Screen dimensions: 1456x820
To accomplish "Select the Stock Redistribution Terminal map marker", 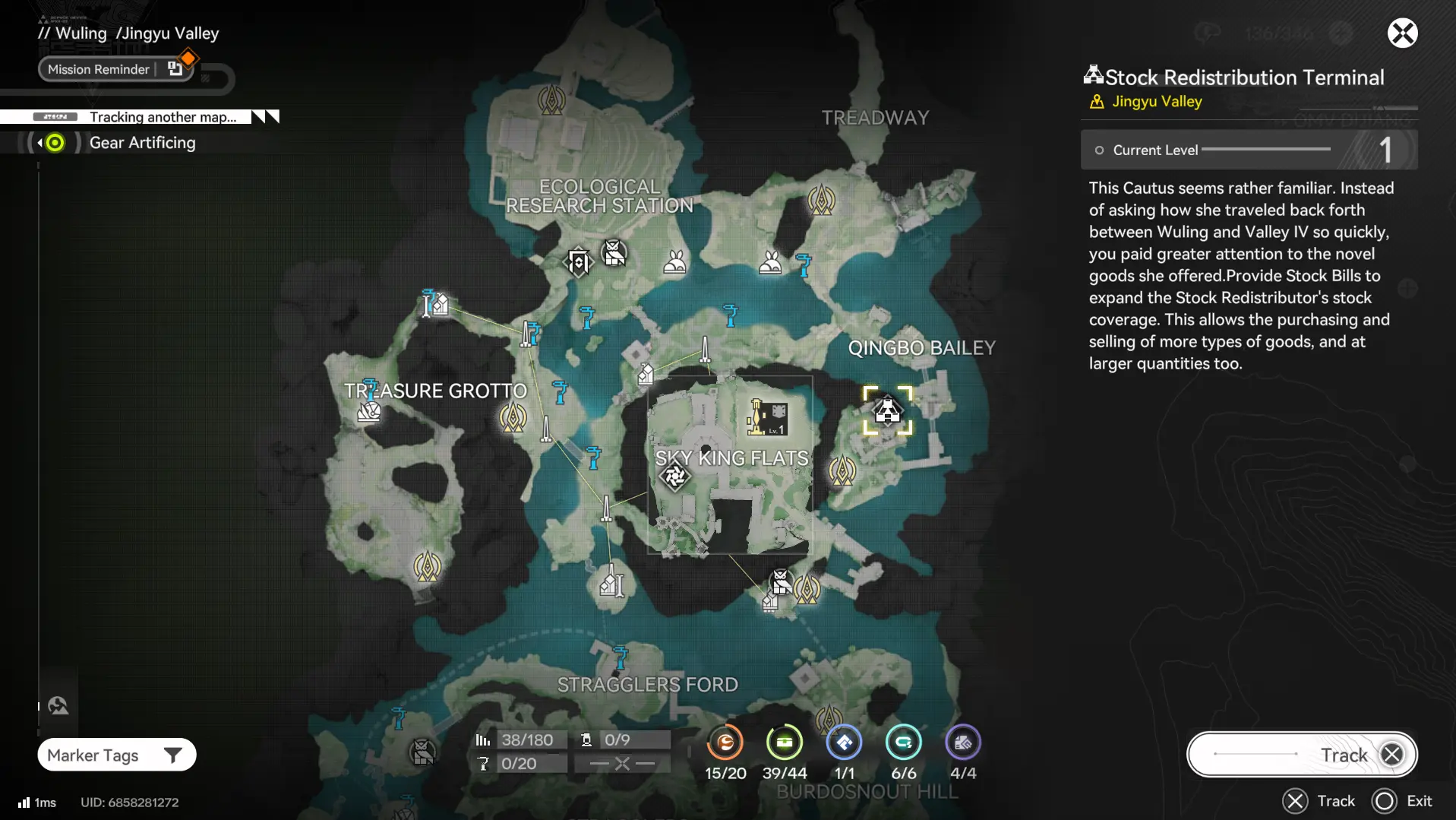I will [x=887, y=411].
